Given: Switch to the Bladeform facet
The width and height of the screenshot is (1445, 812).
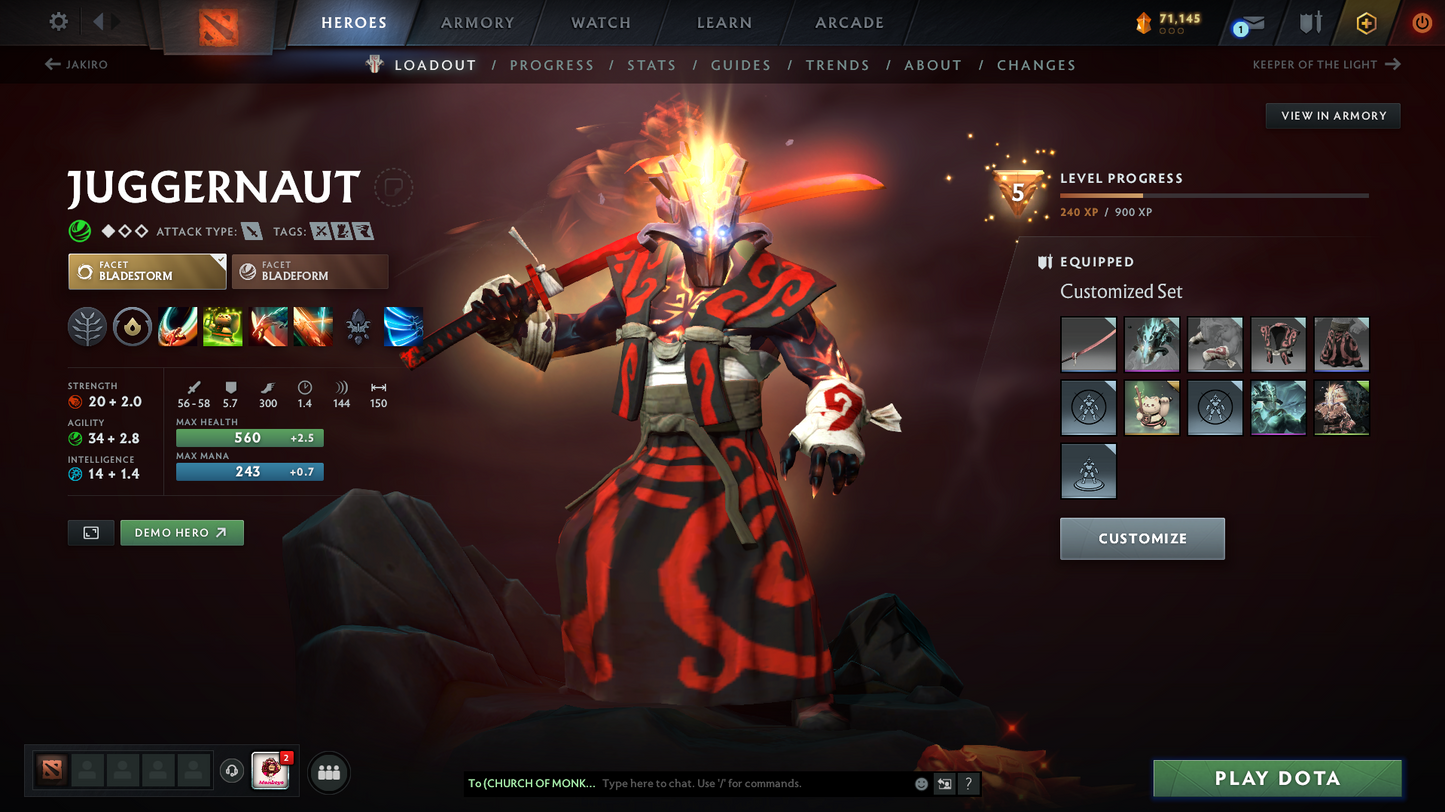Looking at the screenshot, I should (x=310, y=271).
